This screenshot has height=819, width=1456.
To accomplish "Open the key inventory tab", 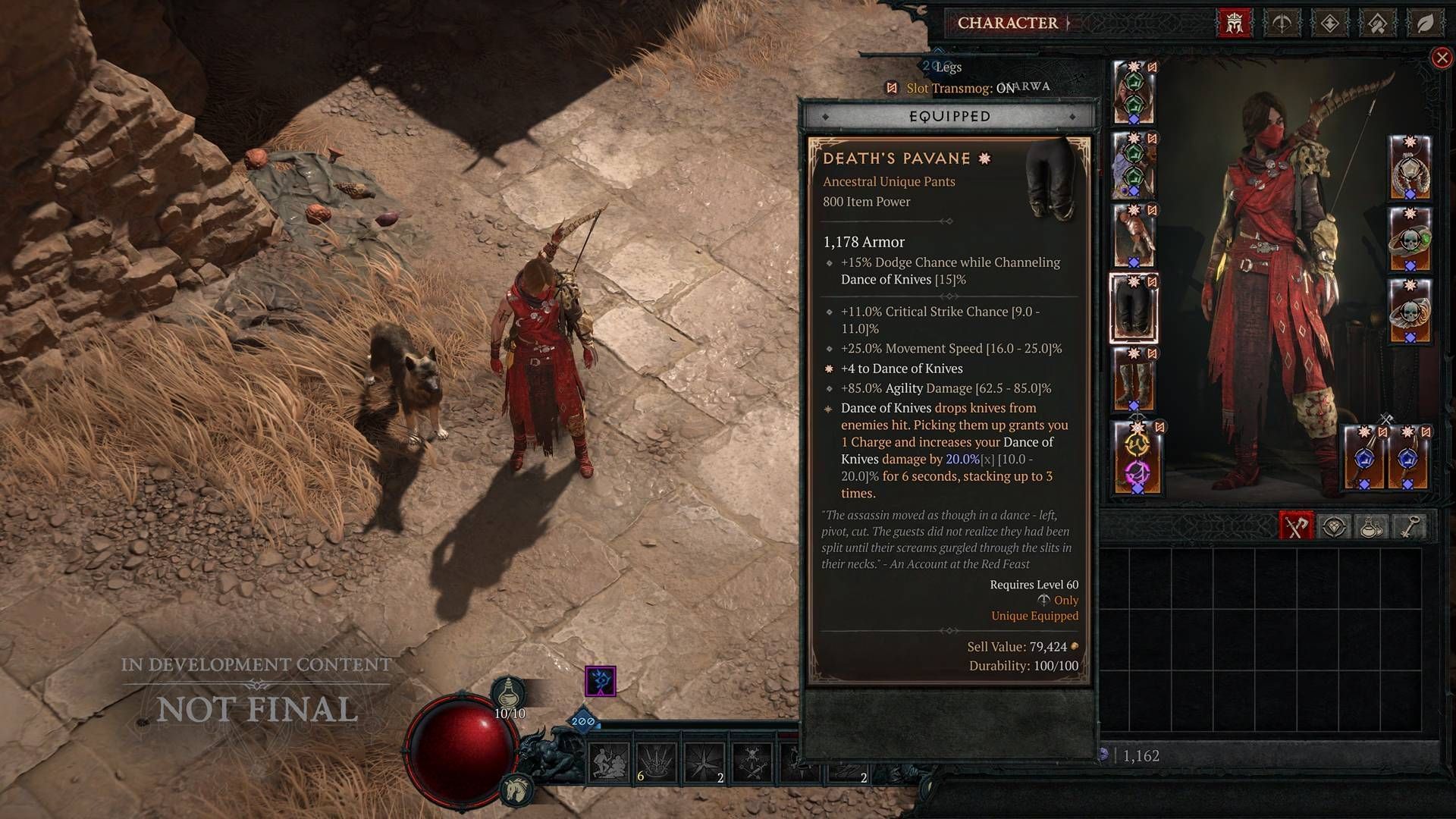I will (1408, 526).
